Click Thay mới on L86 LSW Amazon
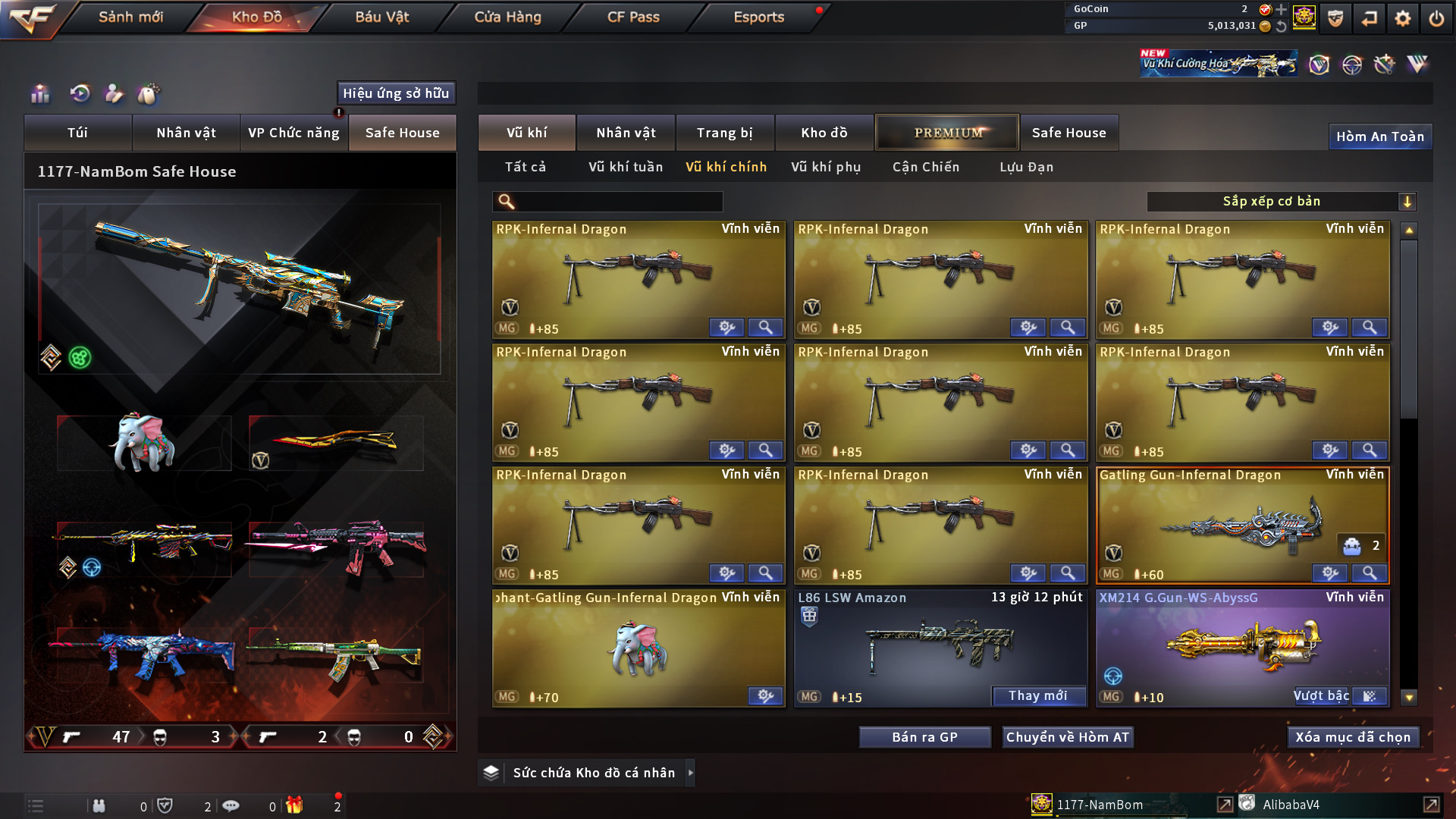1456x819 pixels. click(x=1037, y=696)
